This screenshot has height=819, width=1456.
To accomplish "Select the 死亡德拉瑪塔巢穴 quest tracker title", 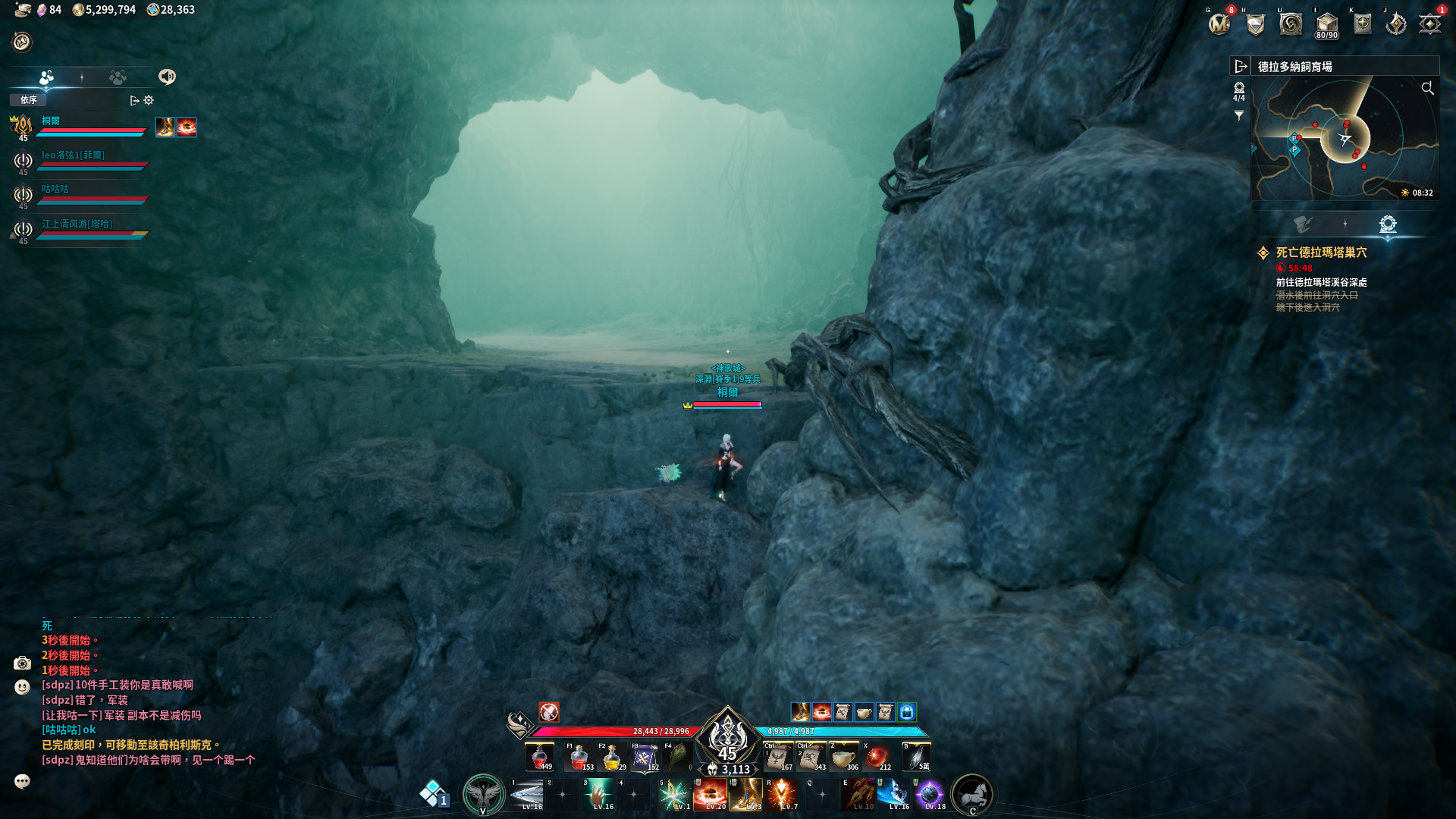I will pyautogui.click(x=1321, y=253).
